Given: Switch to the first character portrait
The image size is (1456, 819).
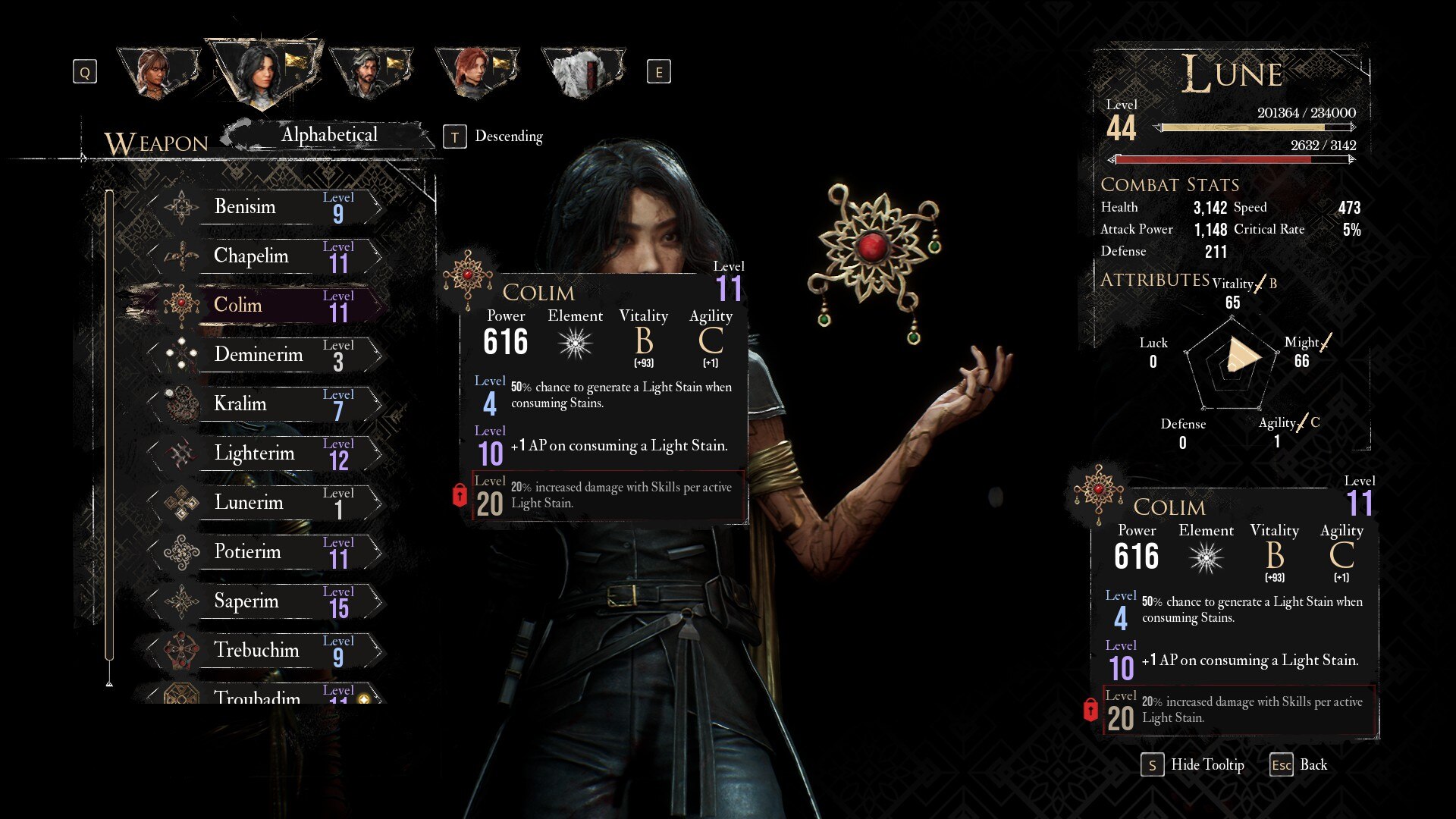Looking at the screenshot, I should tap(158, 73).
